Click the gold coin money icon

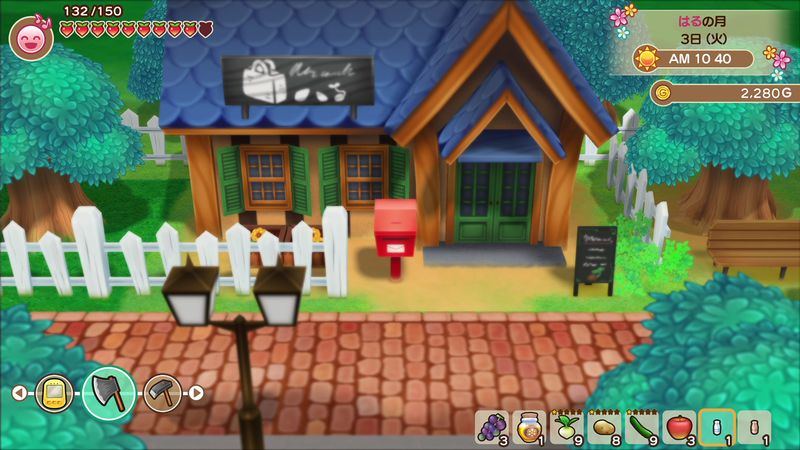[661, 93]
